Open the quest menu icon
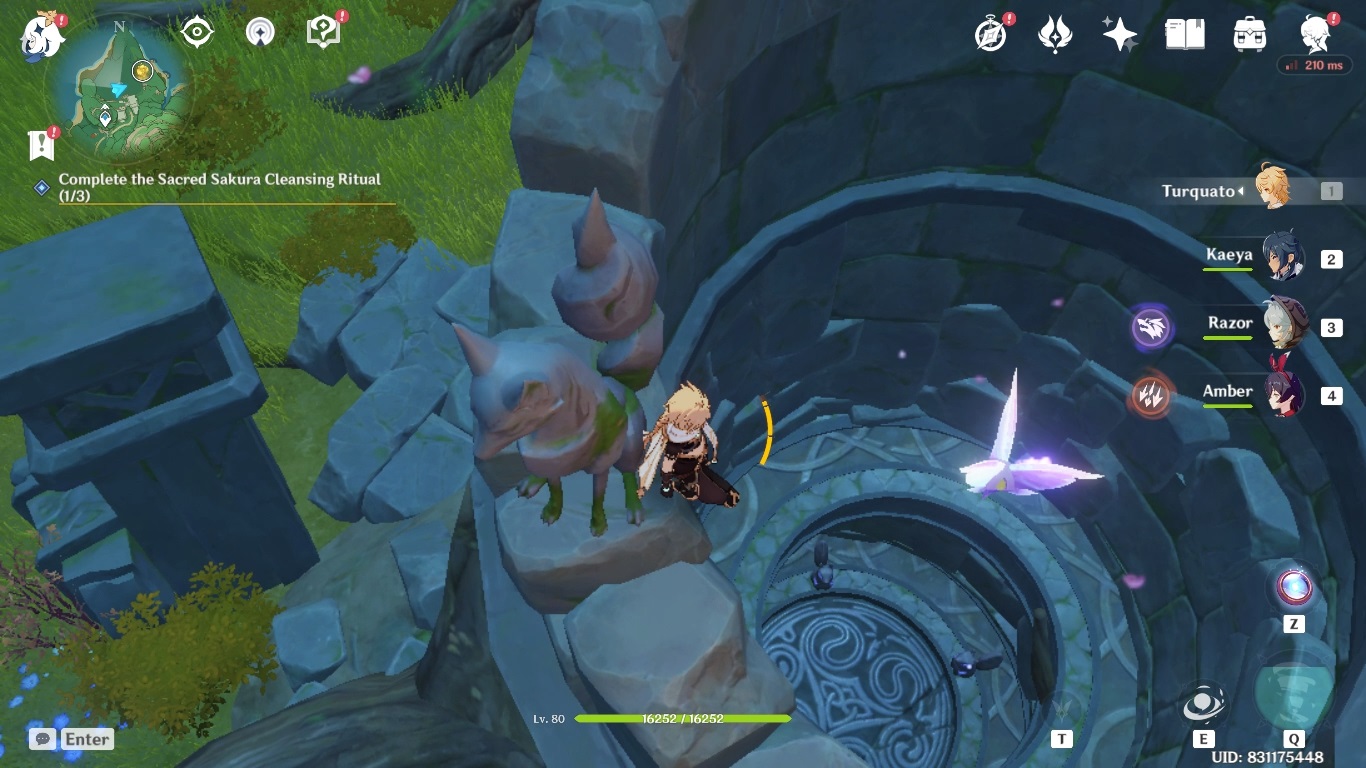Screen dimensions: 1366x768 [x=324, y=32]
